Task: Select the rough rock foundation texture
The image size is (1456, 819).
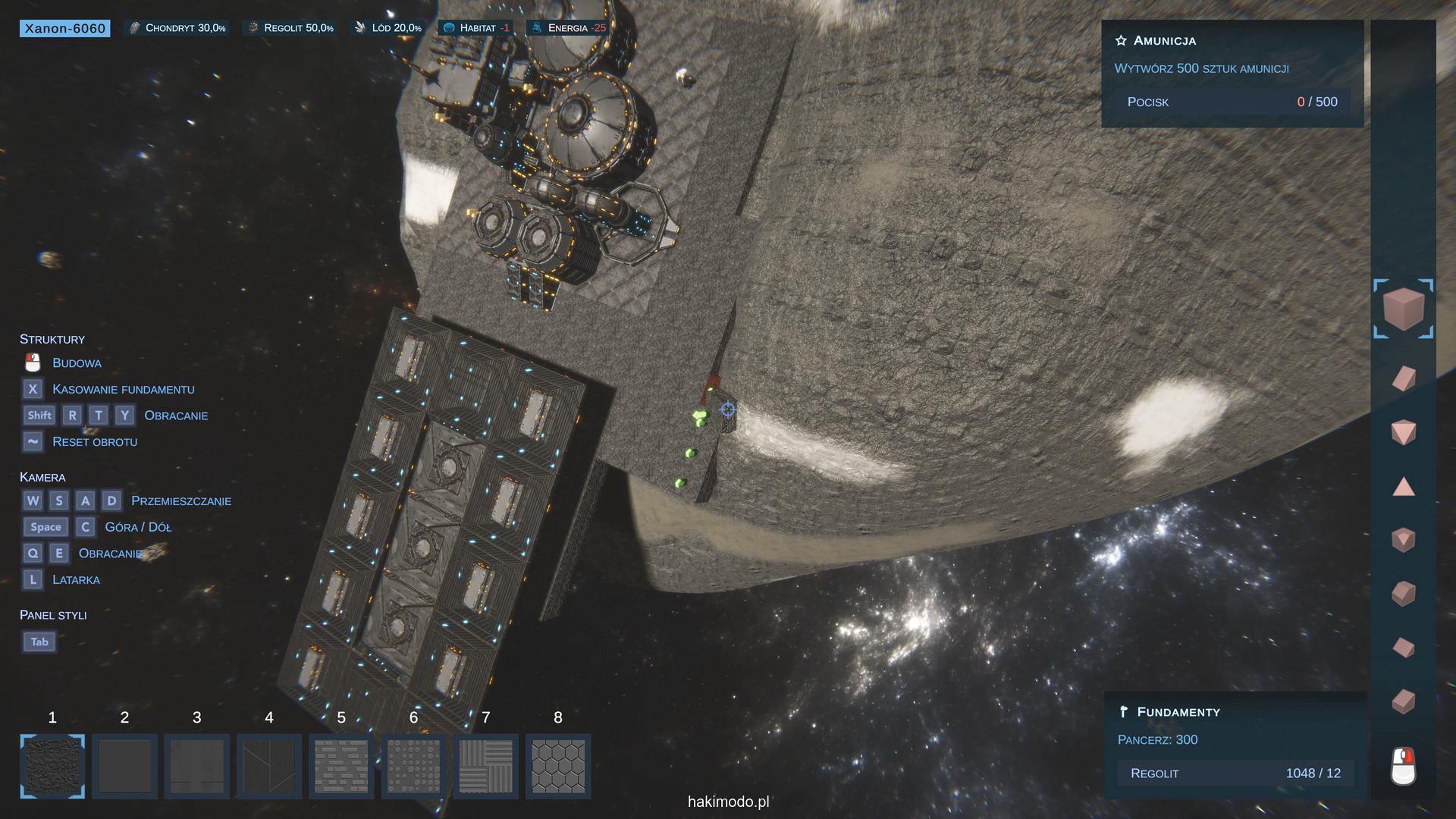Action: pos(52,766)
